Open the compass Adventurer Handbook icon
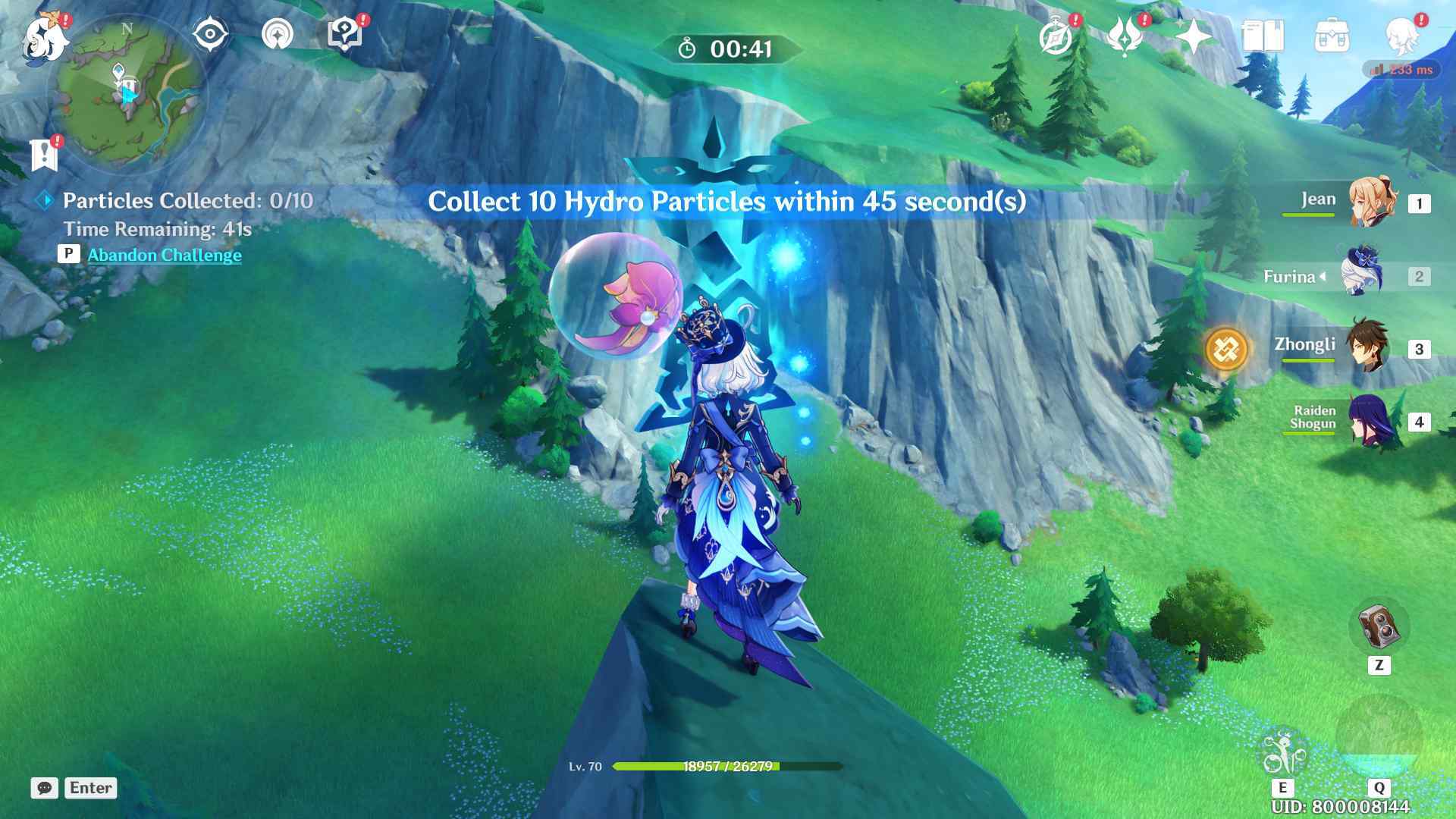 (x=1056, y=36)
